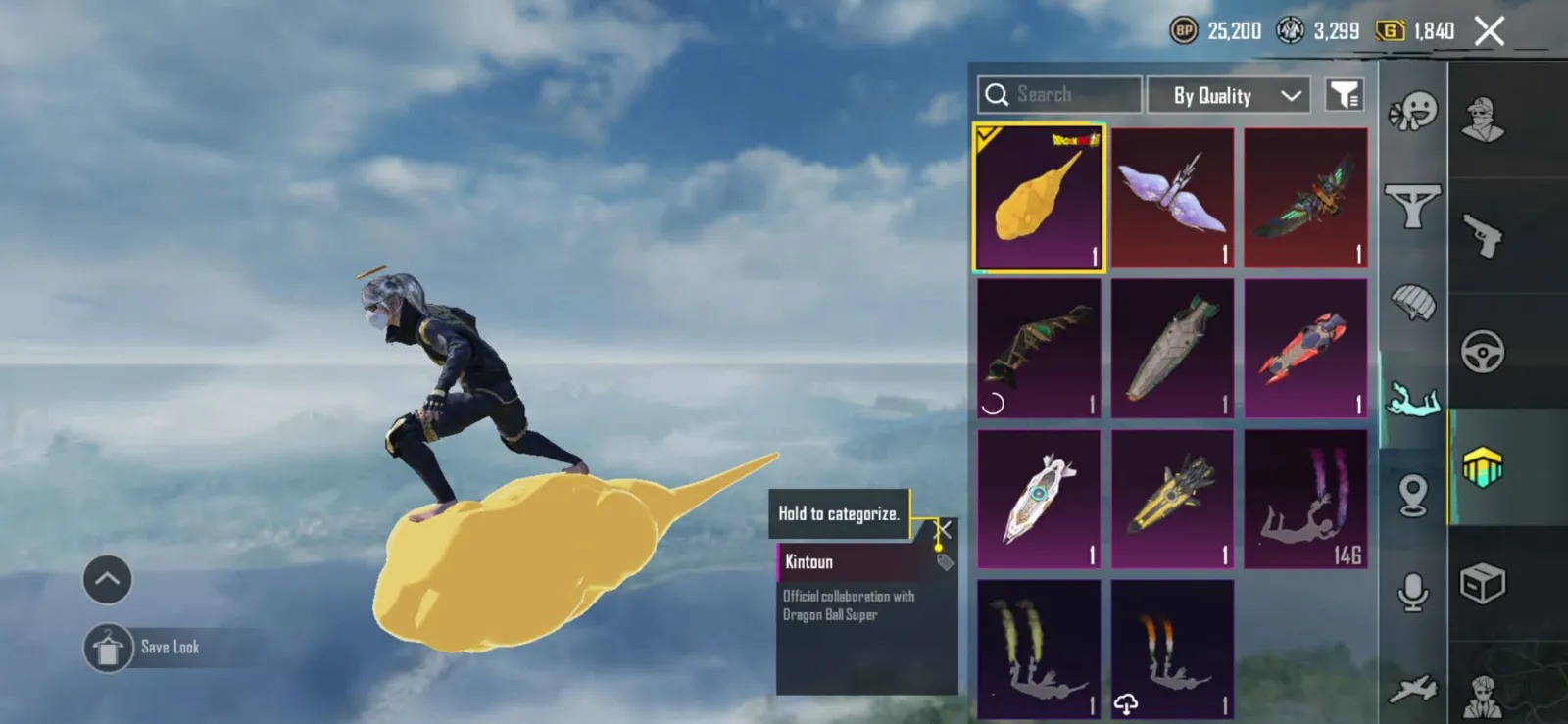The height and width of the screenshot is (724, 1568).
Task: Select the yellow and black spiked board
Action: (1172, 499)
